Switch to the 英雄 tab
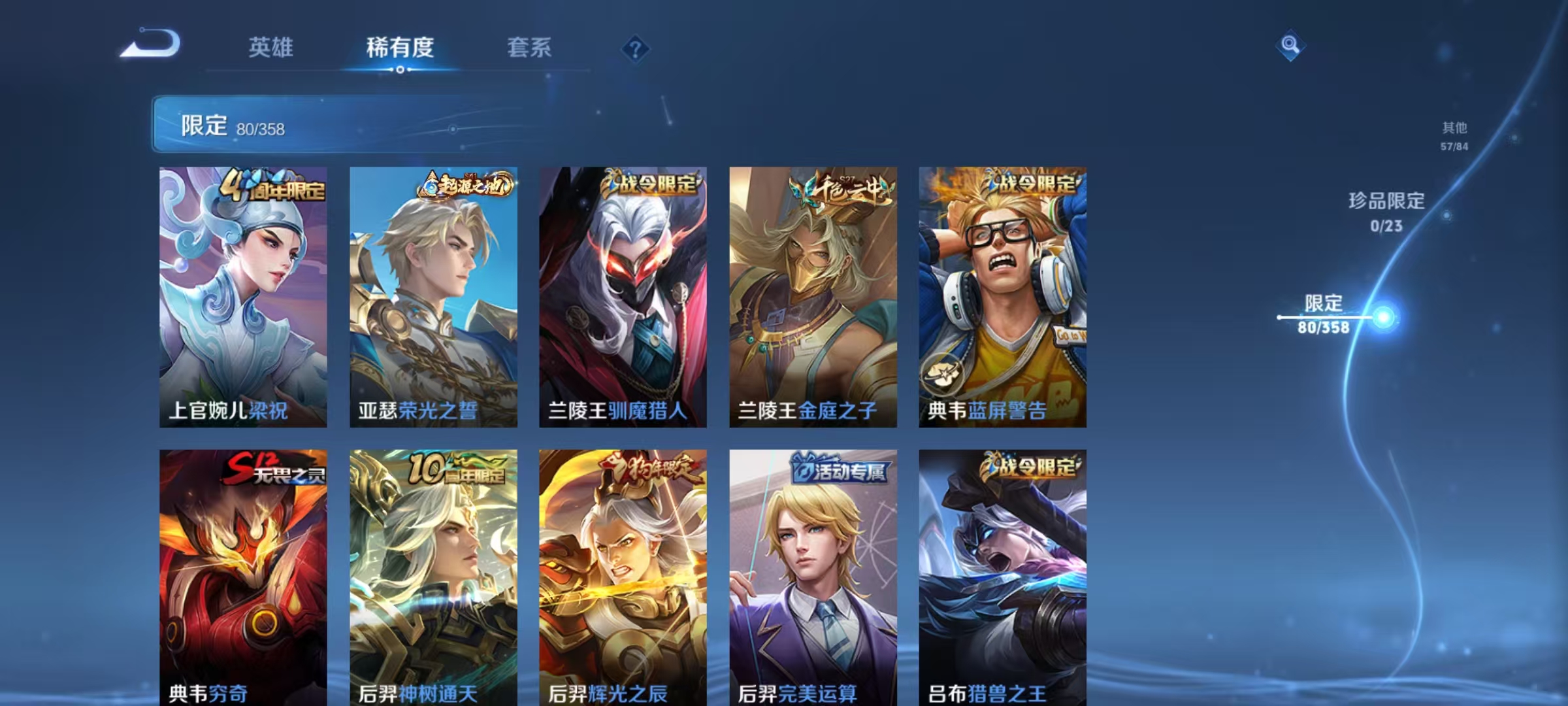Viewport: 1568px width, 706px height. pyautogui.click(x=272, y=48)
